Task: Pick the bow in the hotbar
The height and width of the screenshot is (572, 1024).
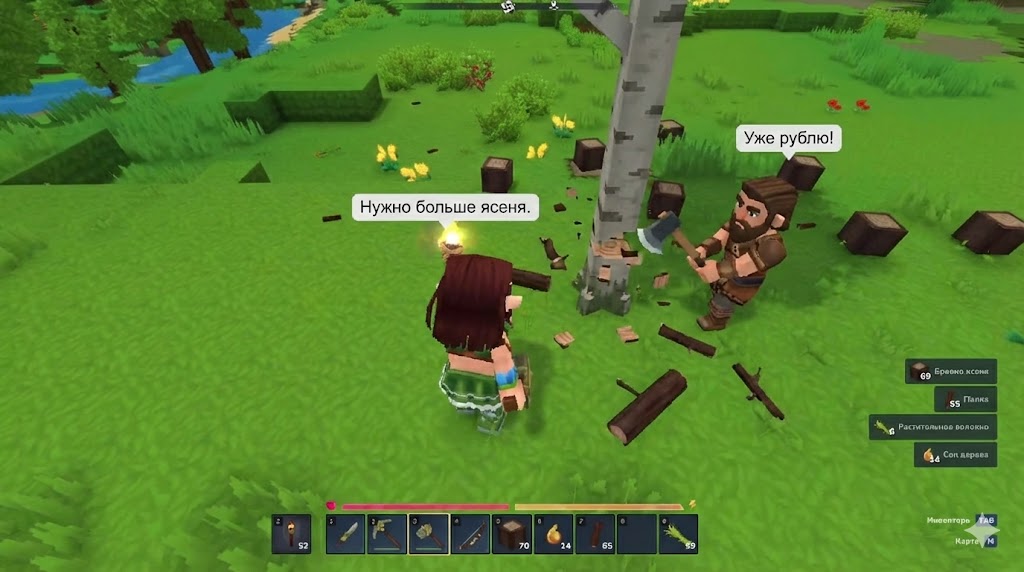Action: pyautogui.click(x=470, y=534)
